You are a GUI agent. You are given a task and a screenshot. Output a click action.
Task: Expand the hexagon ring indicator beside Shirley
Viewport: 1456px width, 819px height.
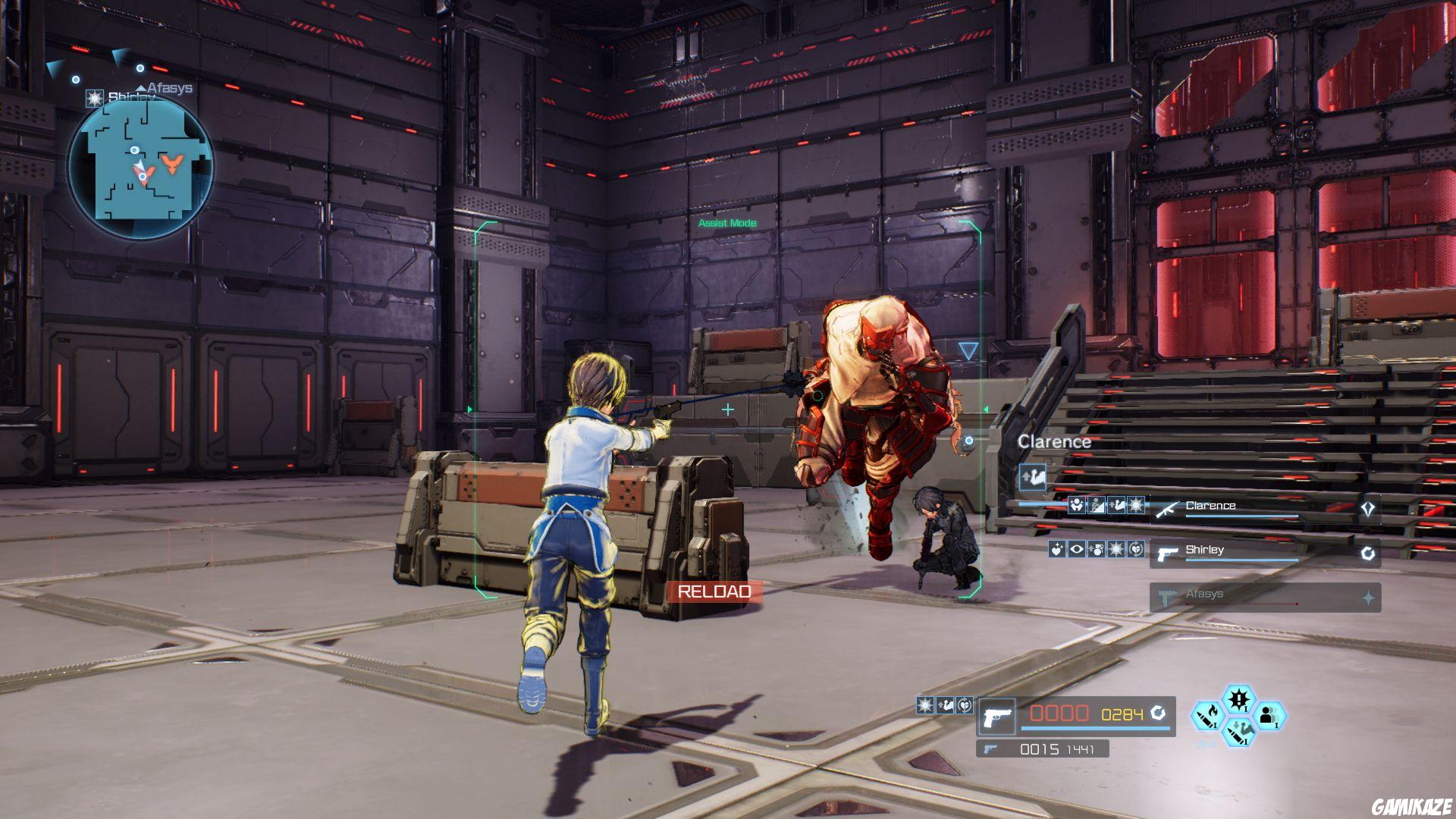click(1367, 554)
